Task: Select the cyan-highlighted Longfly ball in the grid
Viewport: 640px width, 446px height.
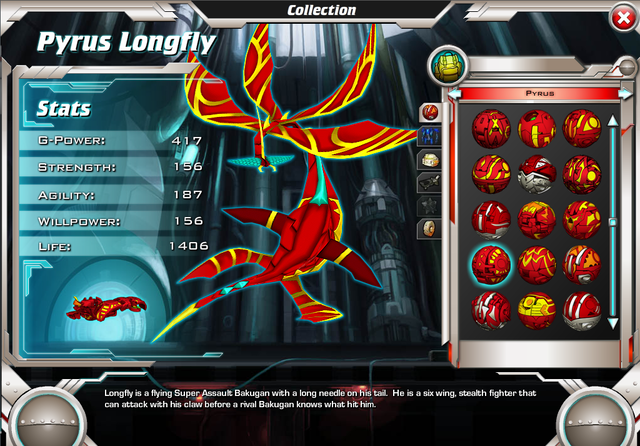Action: 491,262
